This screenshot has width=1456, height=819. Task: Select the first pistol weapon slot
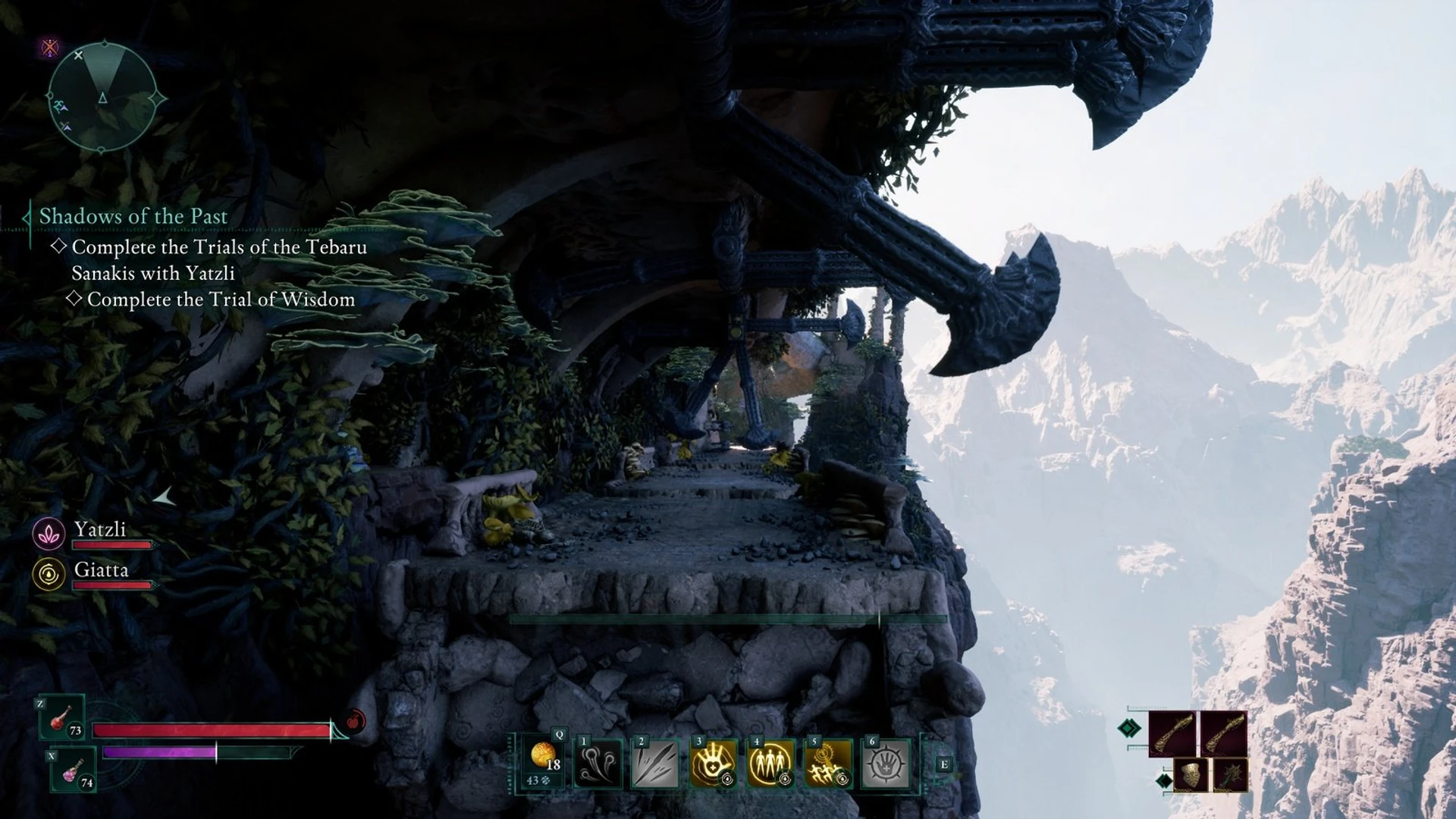1172,733
